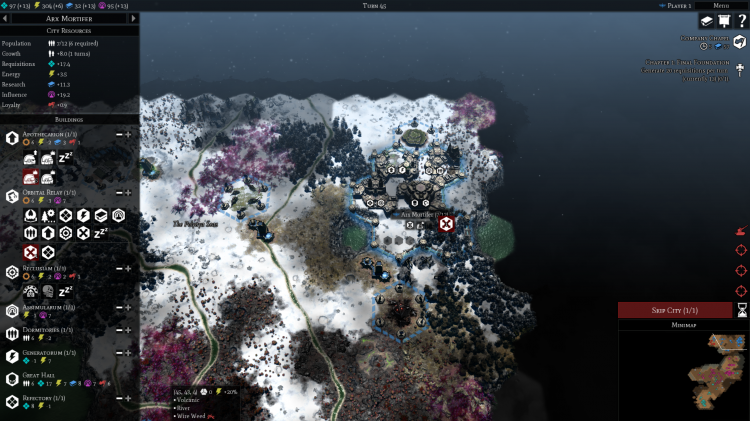
Task: Select the Apothecarium building row
Action: click(x=50, y=133)
